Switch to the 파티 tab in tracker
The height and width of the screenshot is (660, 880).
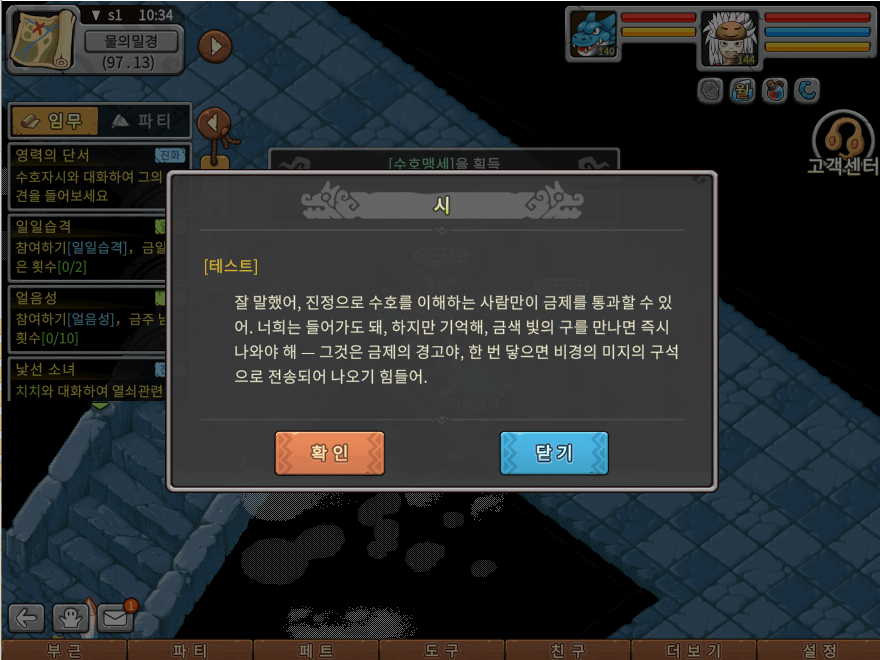[142, 121]
